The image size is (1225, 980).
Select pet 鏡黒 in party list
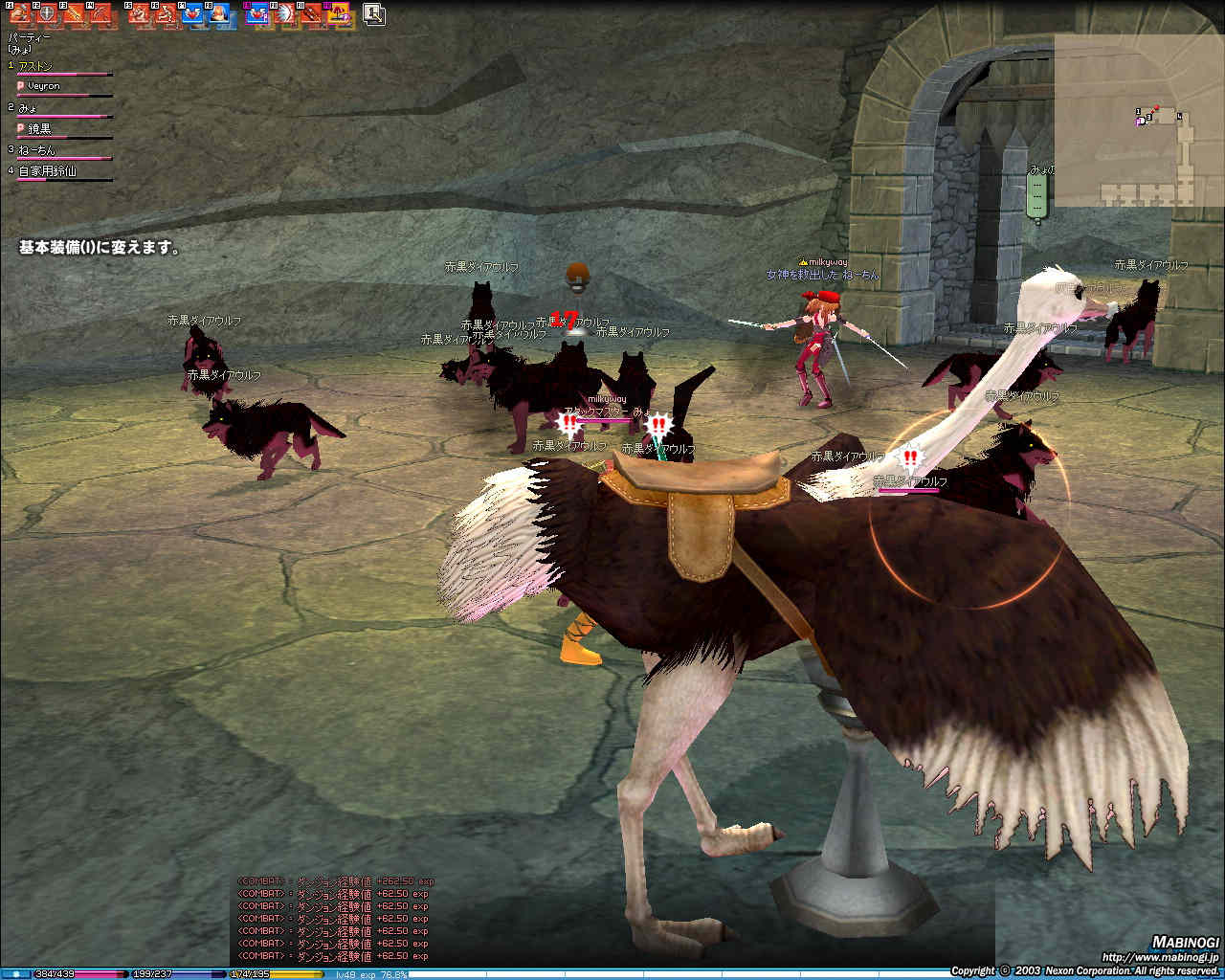[x=39, y=128]
